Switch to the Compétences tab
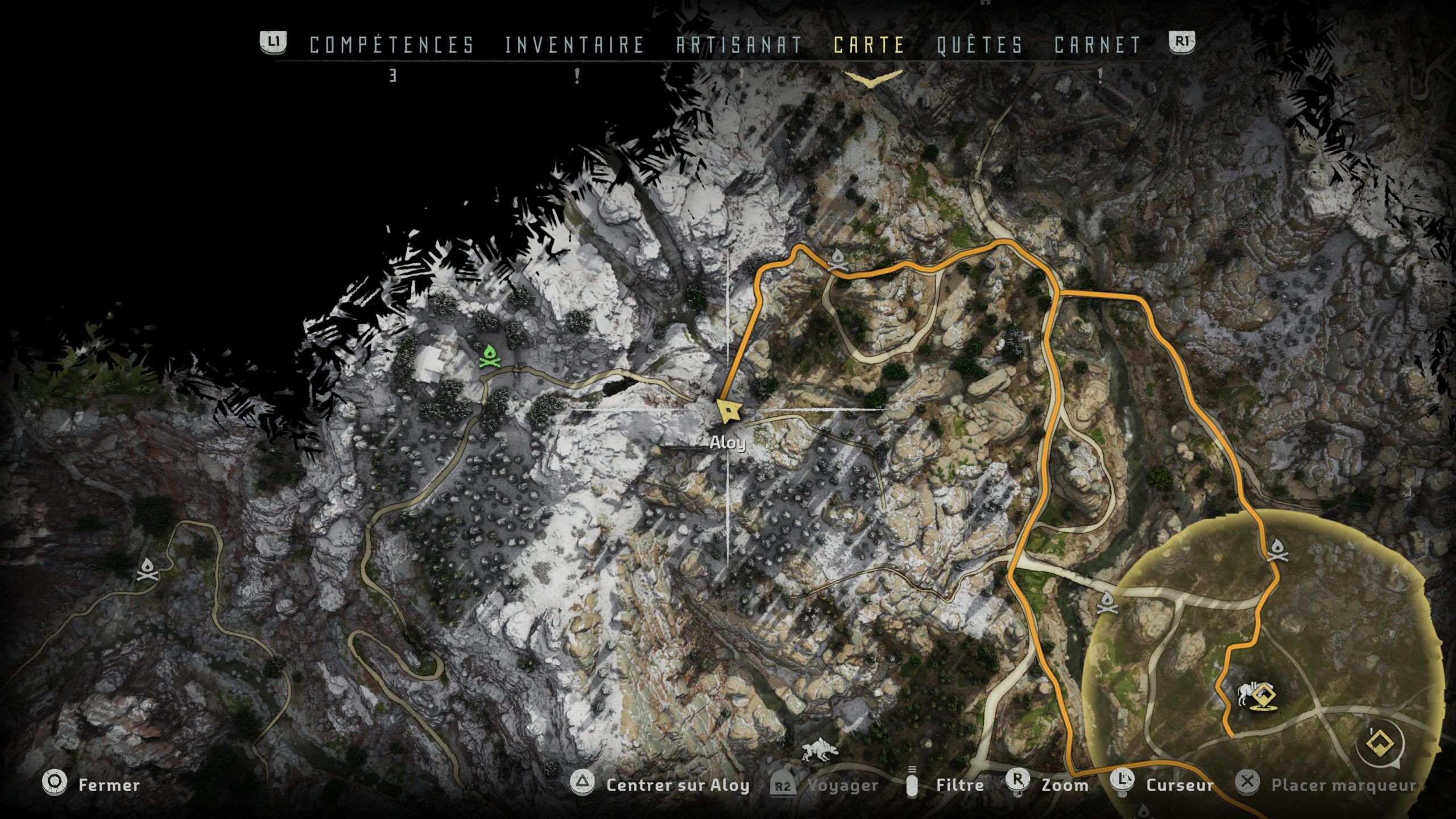The width and height of the screenshot is (1456, 819). click(391, 45)
